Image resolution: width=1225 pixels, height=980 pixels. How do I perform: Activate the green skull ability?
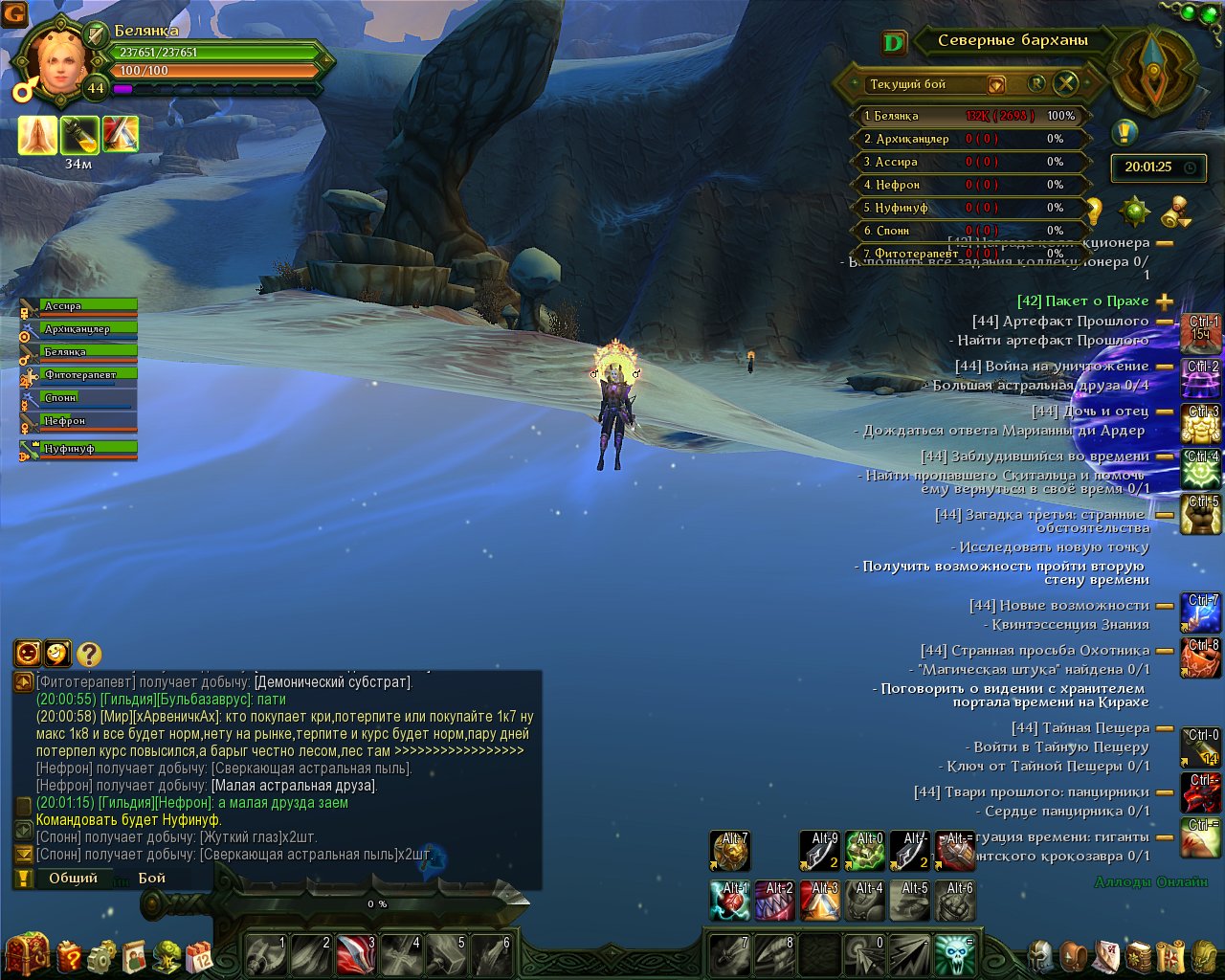(954, 954)
